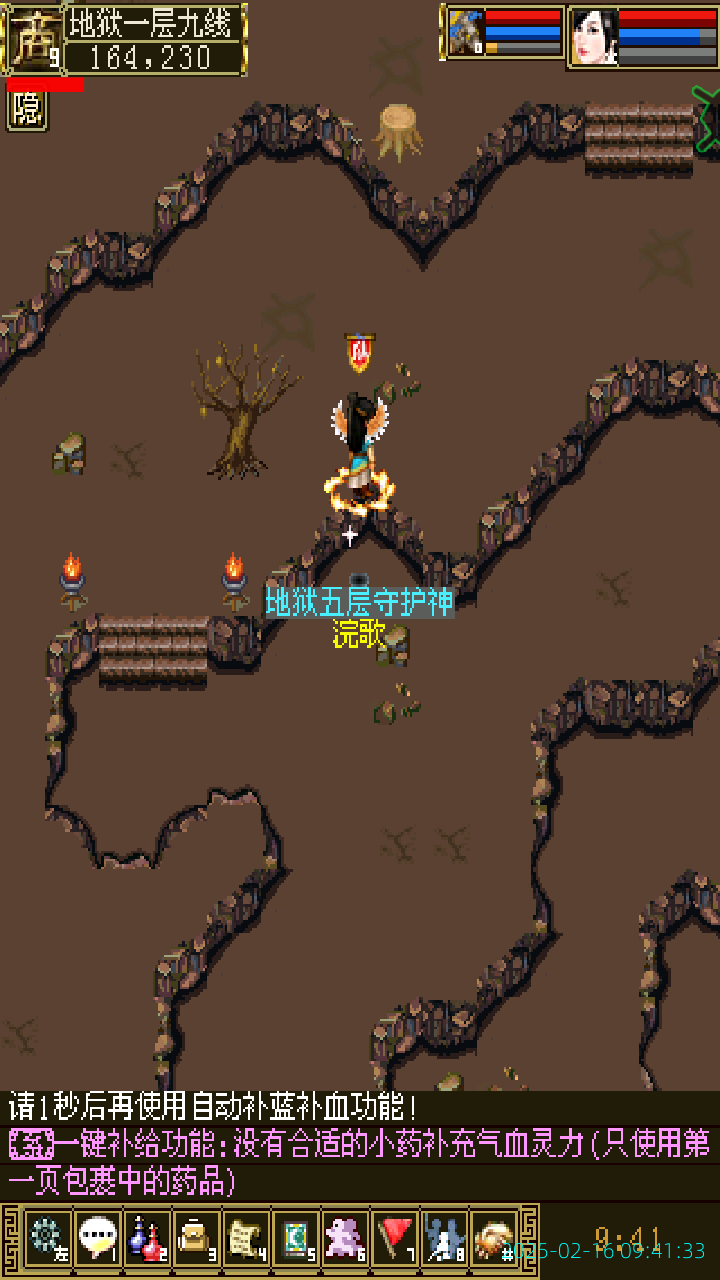The image size is (720, 1280).
Task: Open the gear settings icon in the toolbar
Action: tap(47, 1238)
